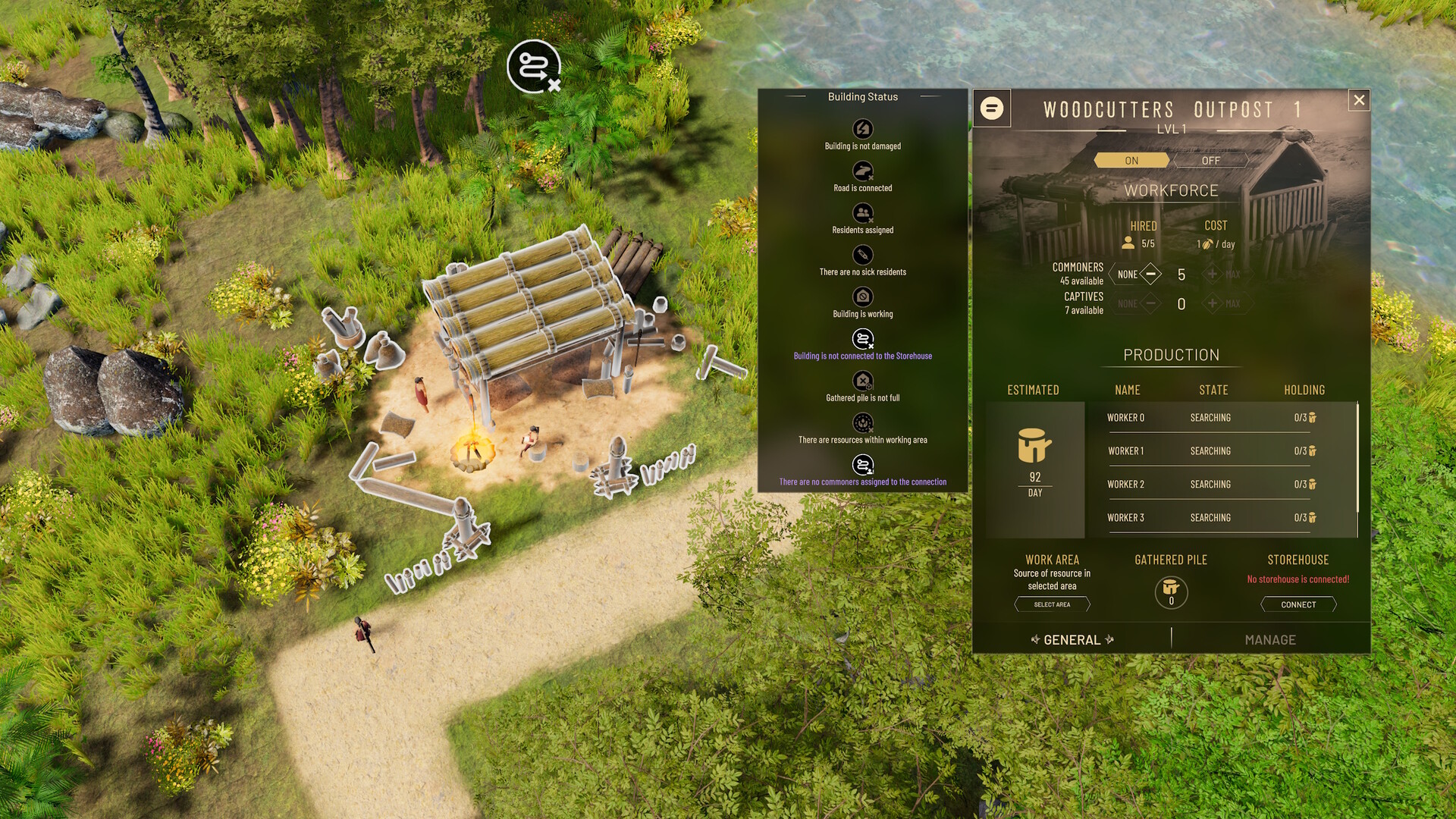Keep the outpost switched ON
Image resolution: width=1456 pixels, height=819 pixels.
pos(1131,160)
